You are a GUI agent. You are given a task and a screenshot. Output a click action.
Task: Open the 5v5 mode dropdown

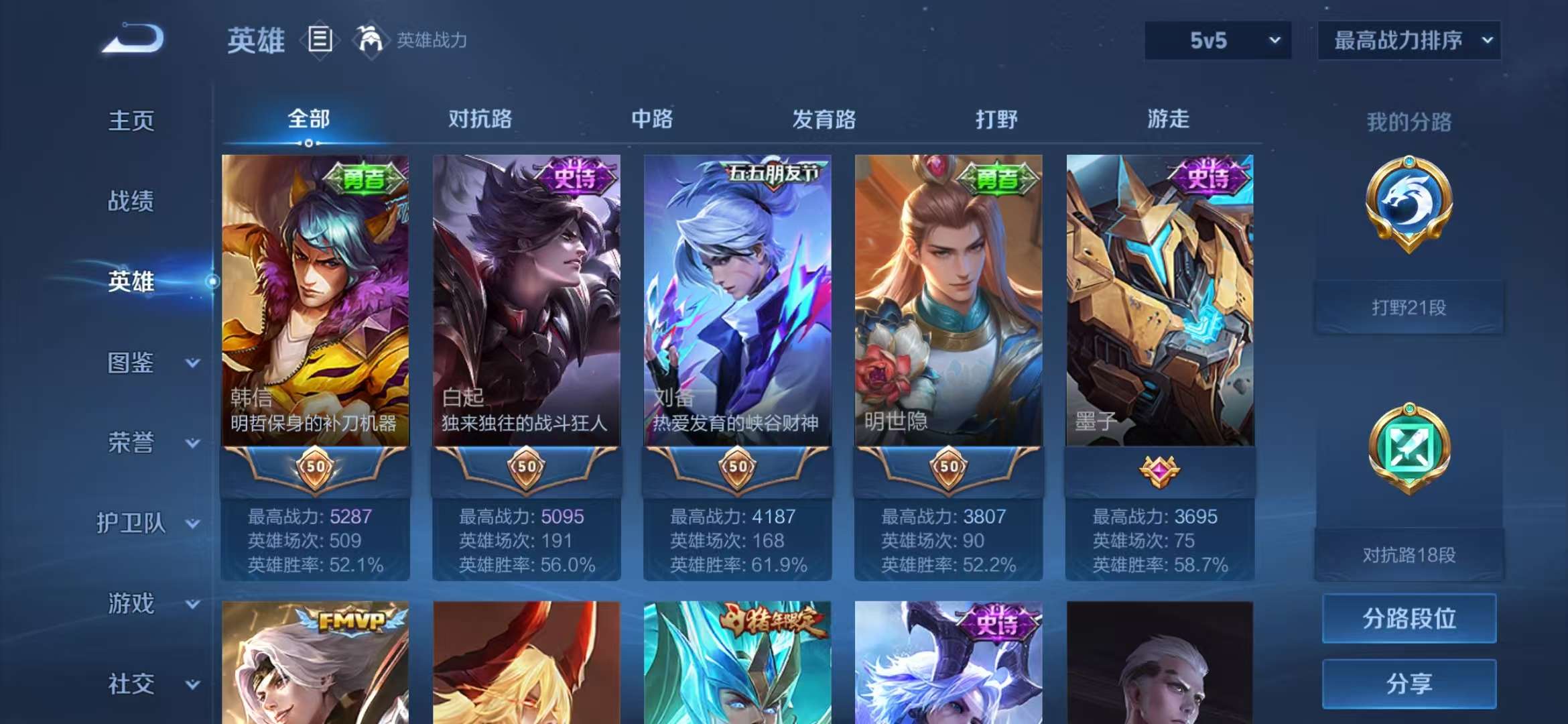click(x=1216, y=40)
